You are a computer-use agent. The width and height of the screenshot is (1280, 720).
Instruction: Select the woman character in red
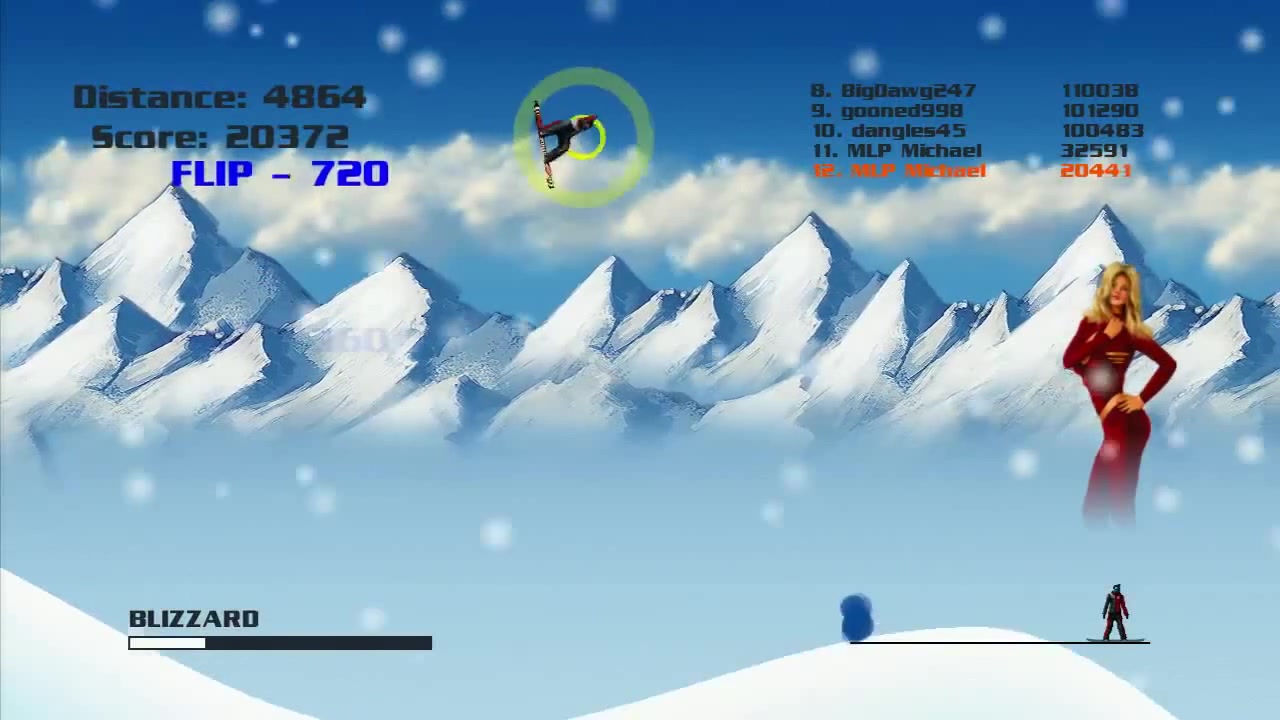pos(1120,380)
